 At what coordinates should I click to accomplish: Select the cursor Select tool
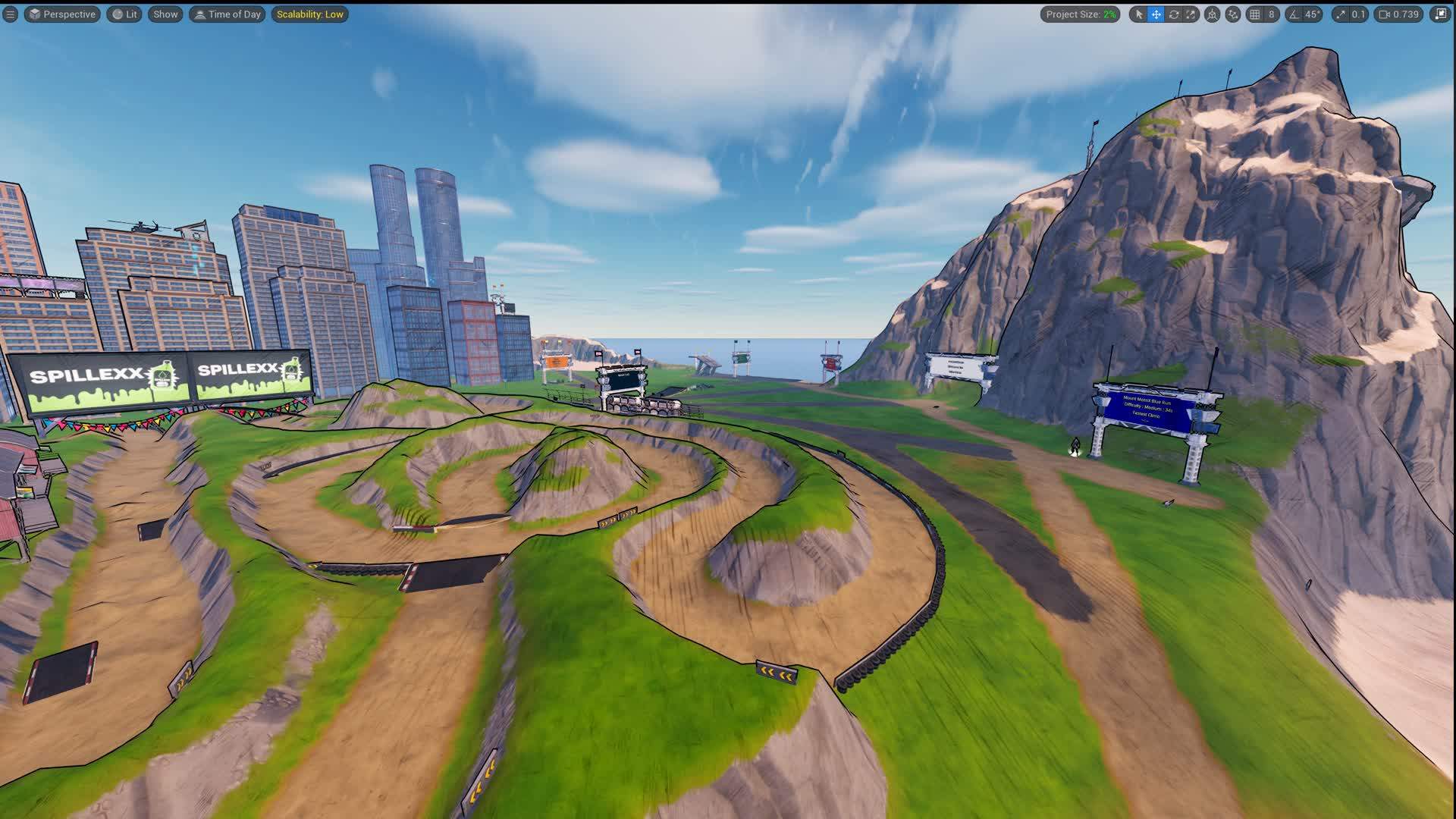click(x=1139, y=14)
